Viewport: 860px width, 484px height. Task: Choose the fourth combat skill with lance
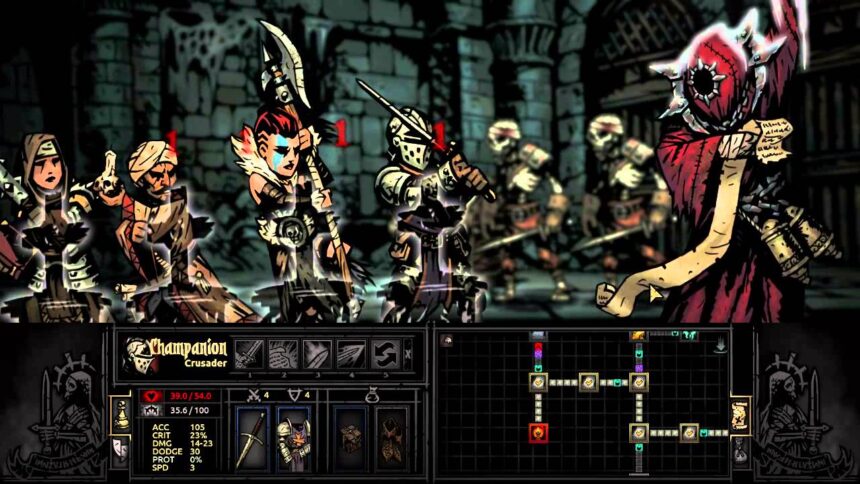tap(349, 352)
